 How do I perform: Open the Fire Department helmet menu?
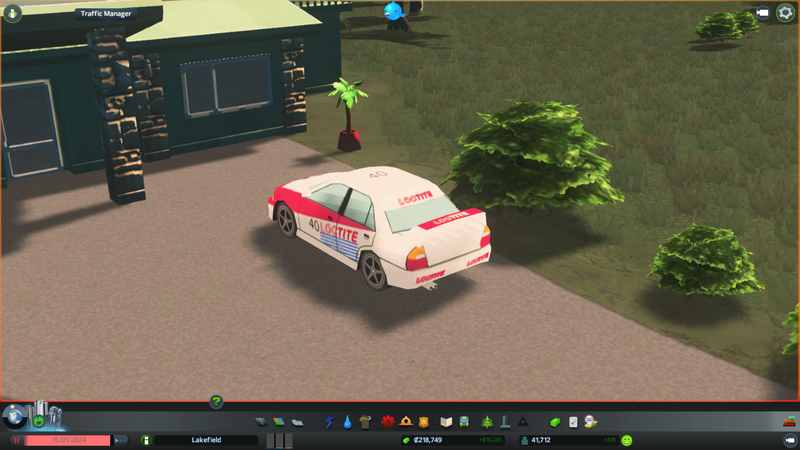click(405, 422)
